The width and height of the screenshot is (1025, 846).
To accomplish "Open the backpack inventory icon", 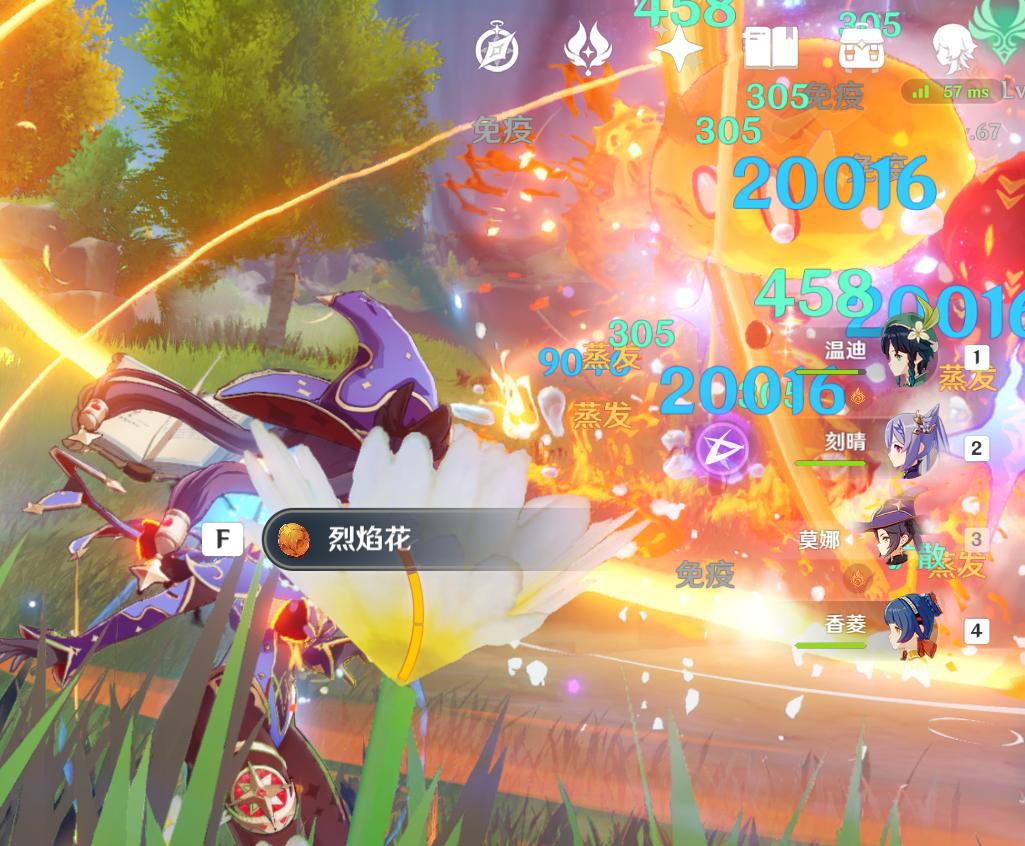I will pos(860,48).
